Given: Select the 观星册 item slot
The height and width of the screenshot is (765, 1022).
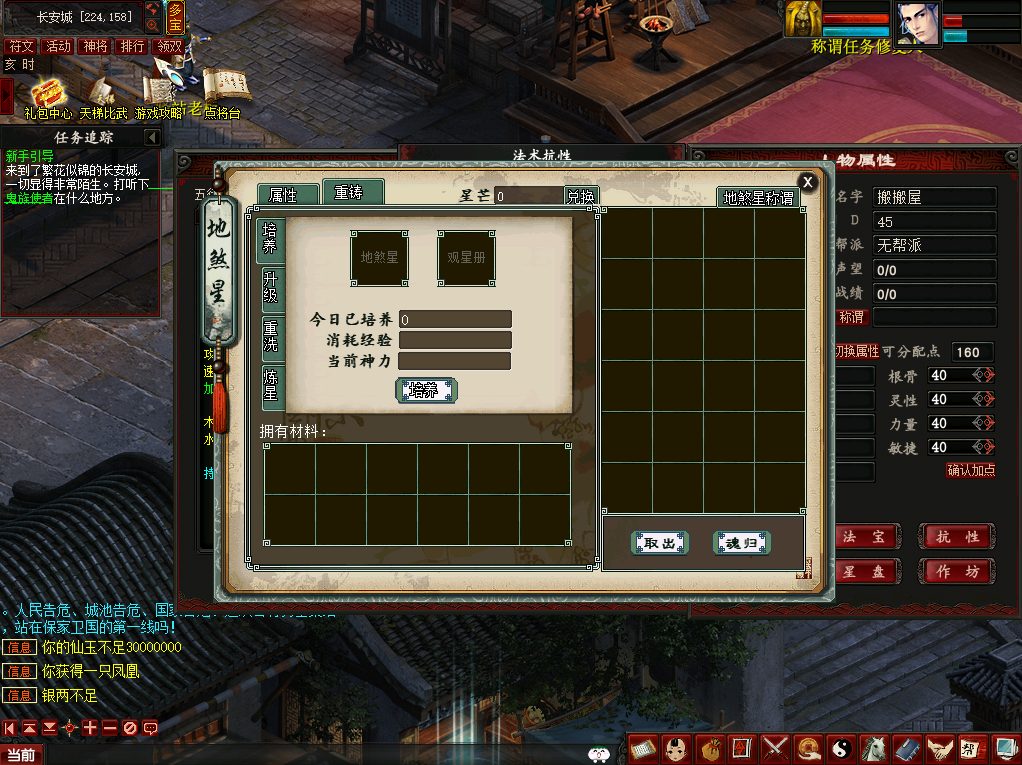Looking at the screenshot, I should pos(466,257).
